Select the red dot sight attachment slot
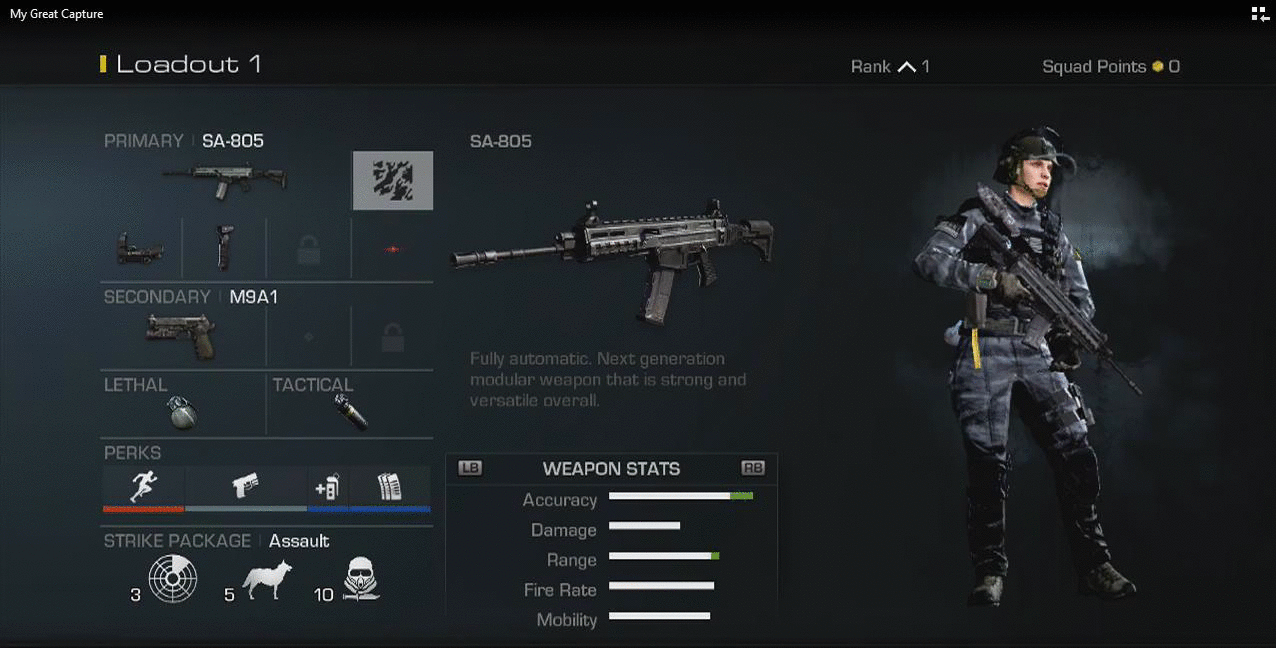 tap(141, 248)
